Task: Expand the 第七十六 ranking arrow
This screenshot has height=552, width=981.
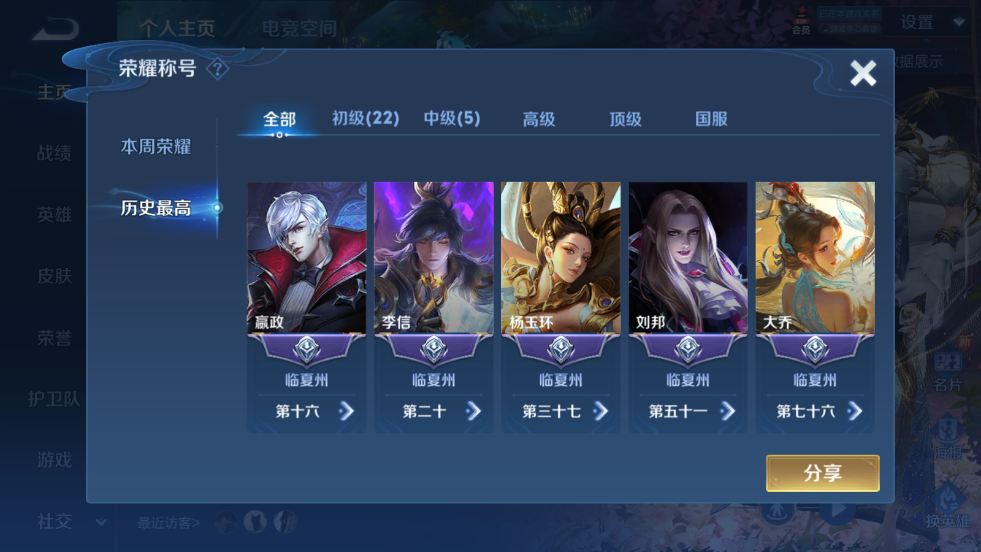Action: coord(854,411)
